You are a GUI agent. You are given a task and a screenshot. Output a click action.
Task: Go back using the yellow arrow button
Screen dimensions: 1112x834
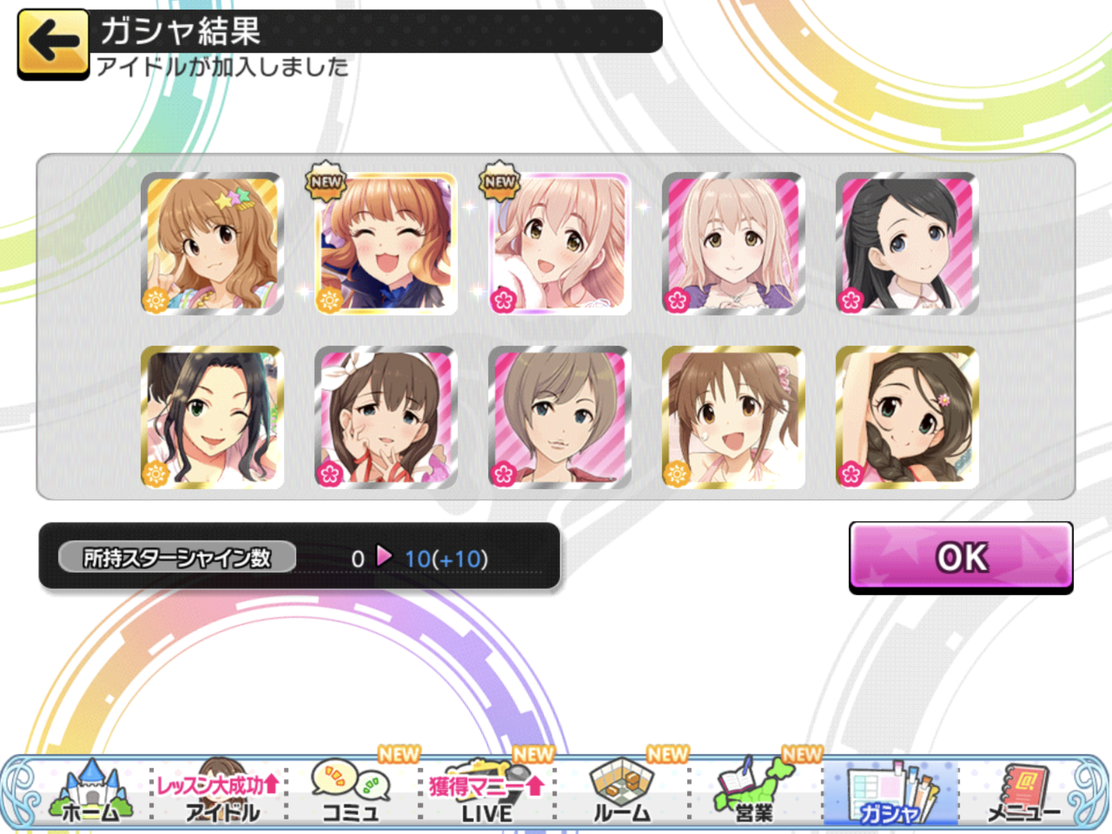(x=53, y=43)
